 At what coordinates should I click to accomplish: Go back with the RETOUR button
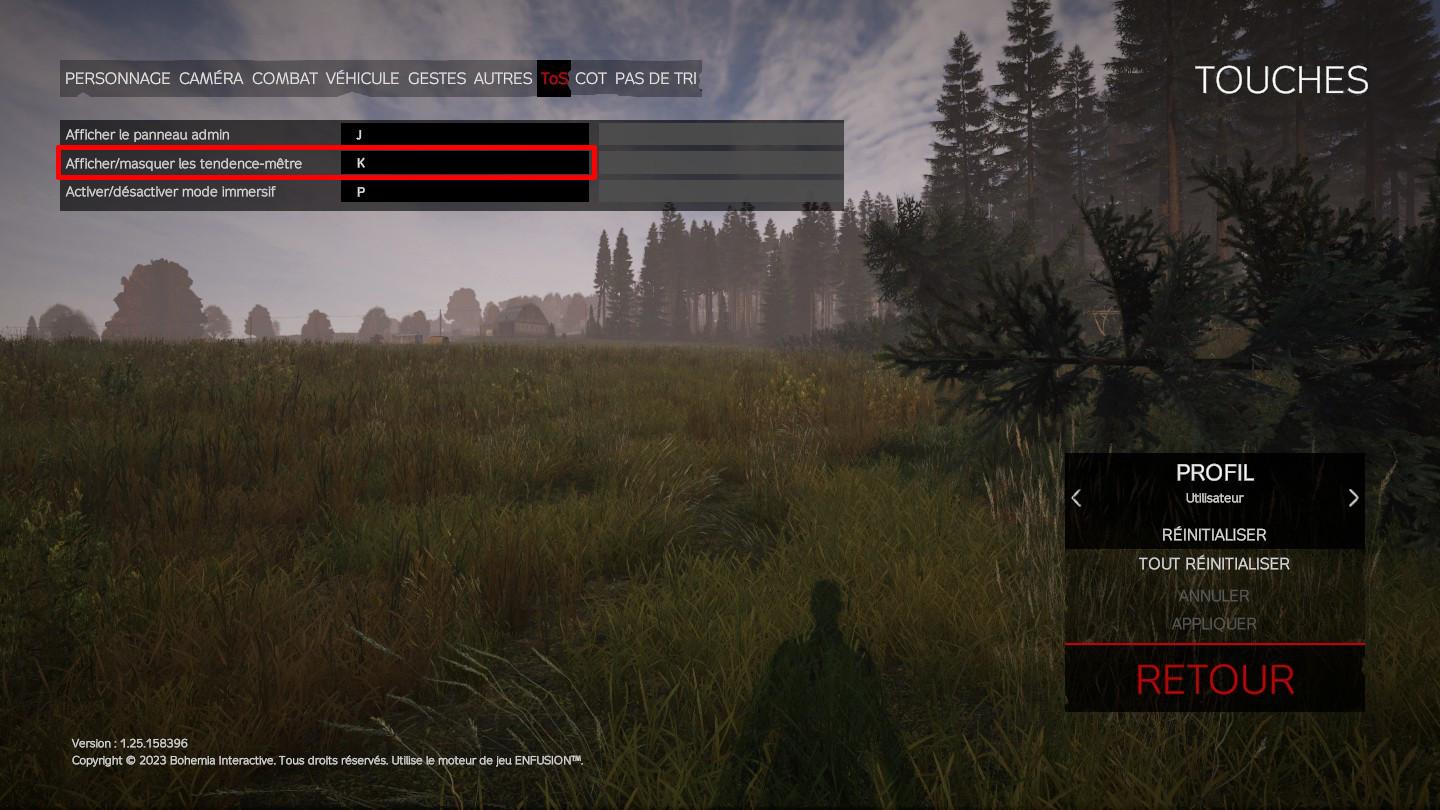[x=1215, y=680]
